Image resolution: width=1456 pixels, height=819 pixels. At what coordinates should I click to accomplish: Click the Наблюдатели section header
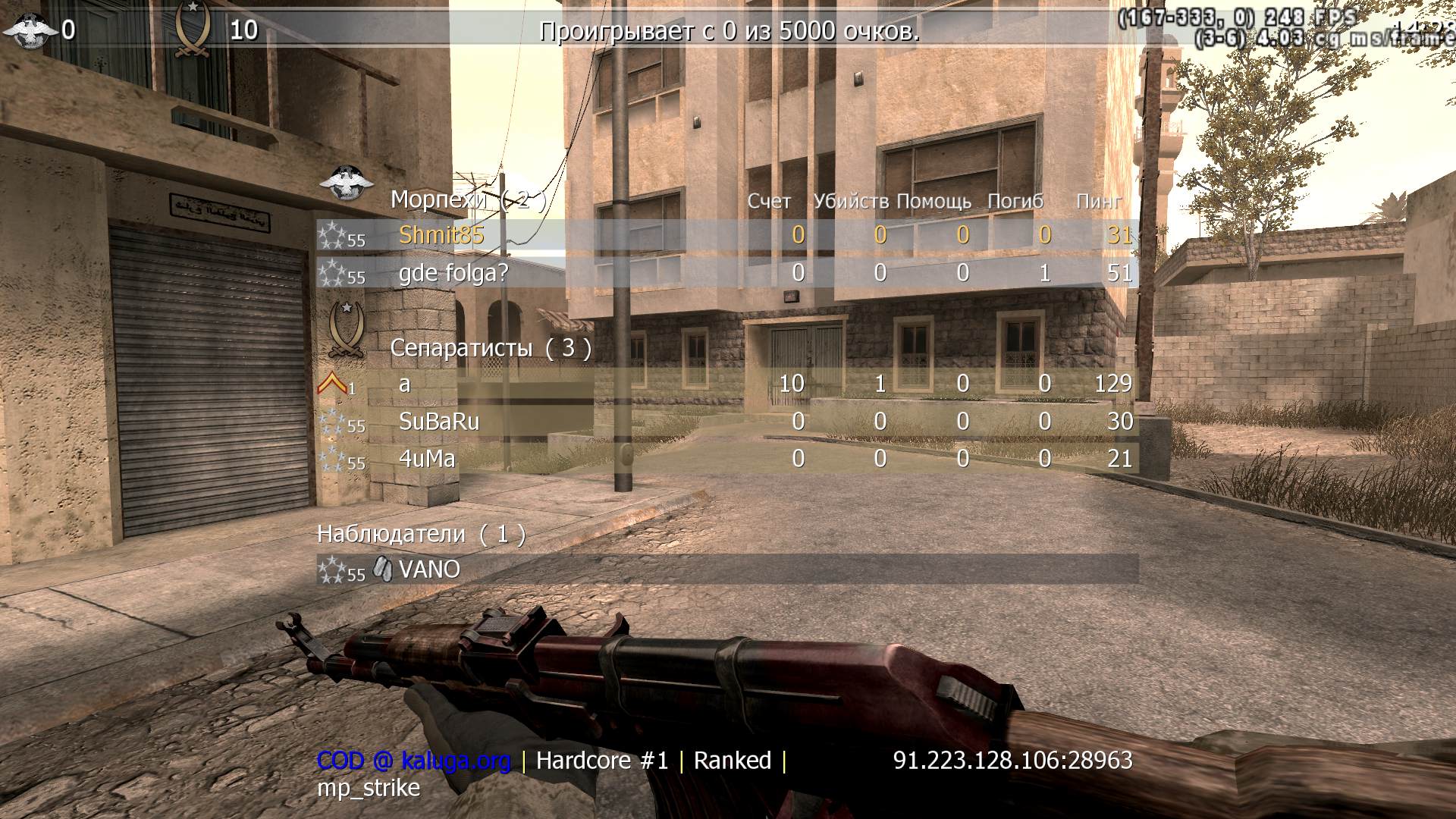pos(389,534)
